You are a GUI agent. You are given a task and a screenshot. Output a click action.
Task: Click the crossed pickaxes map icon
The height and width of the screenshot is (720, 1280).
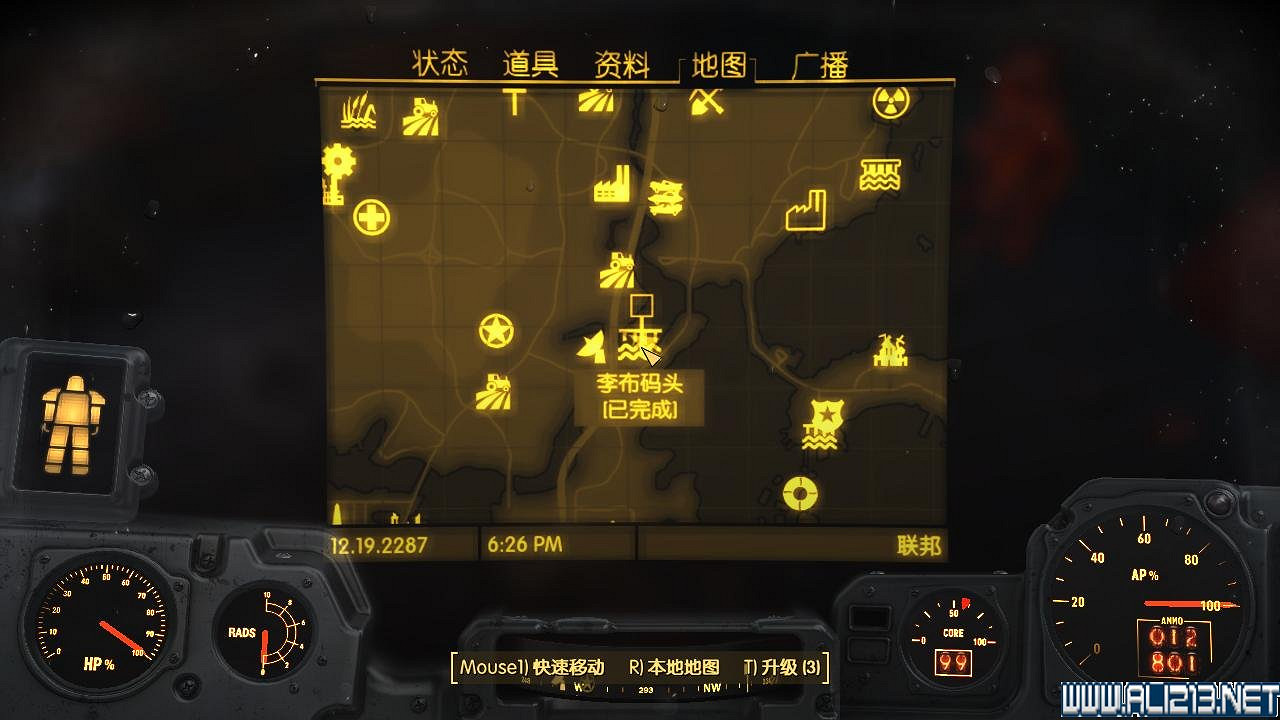click(704, 100)
